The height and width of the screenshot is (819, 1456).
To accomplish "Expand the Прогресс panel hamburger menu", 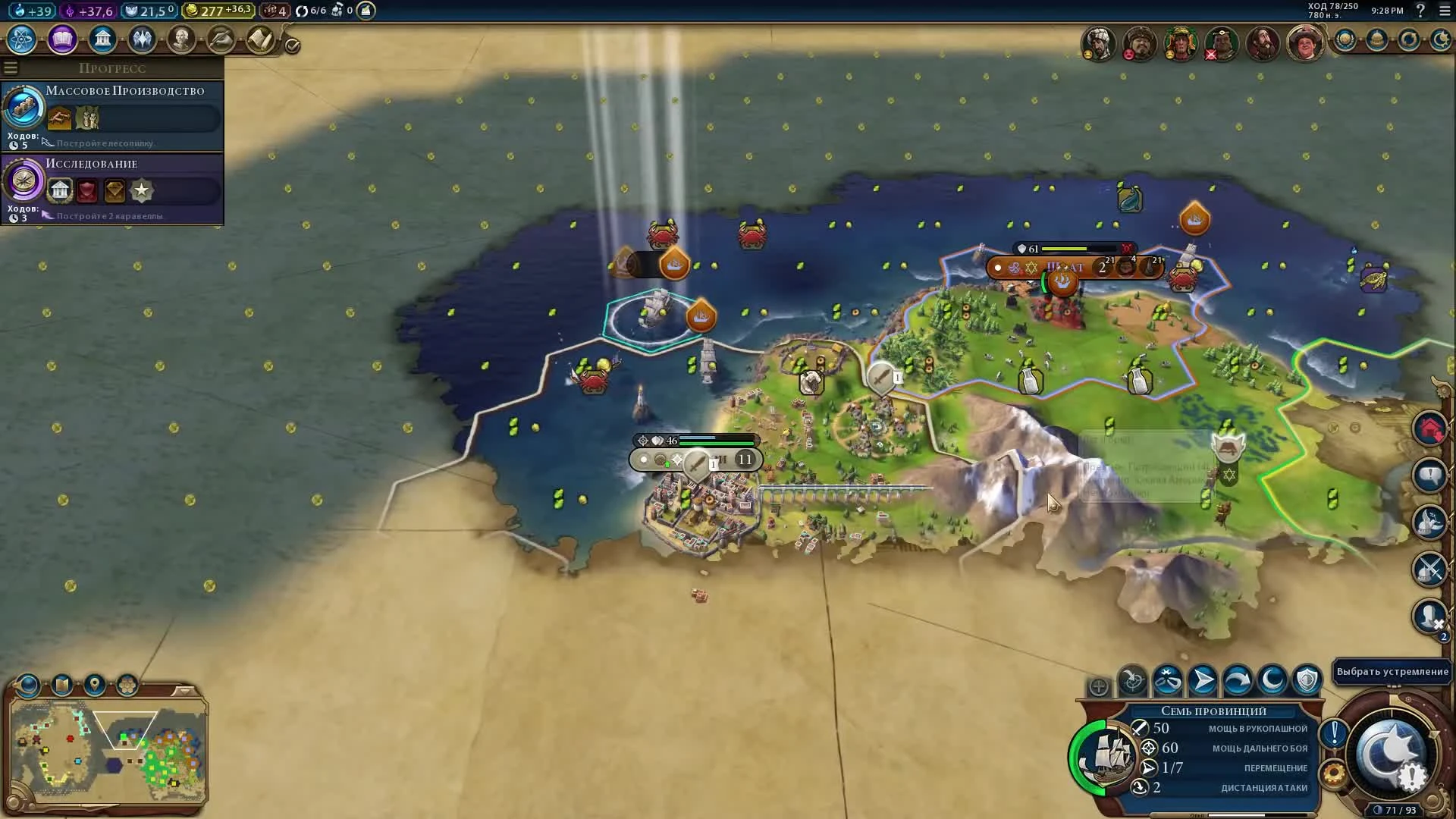I will coord(11,67).
